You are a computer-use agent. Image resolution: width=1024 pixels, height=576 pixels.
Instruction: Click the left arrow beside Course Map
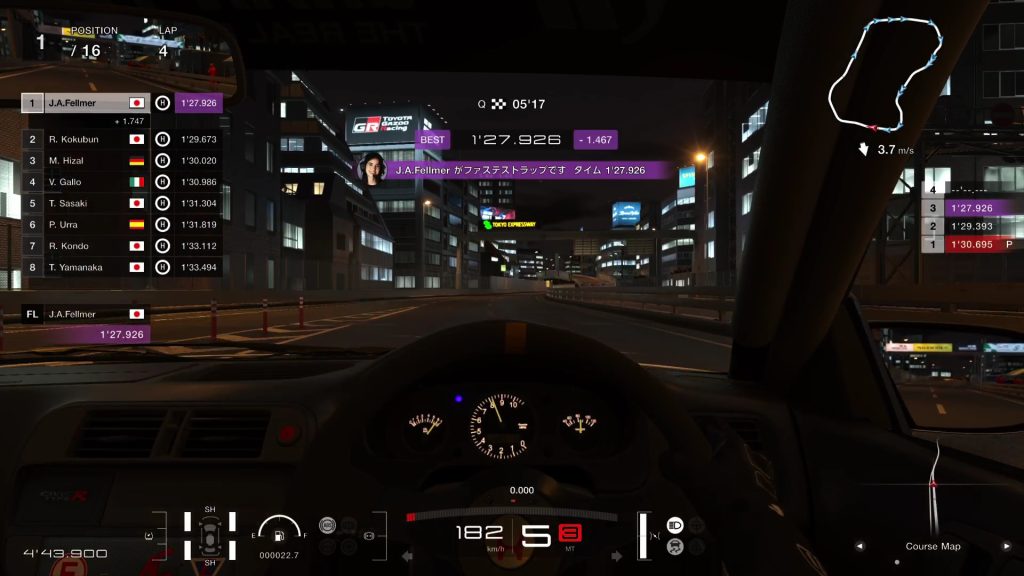859,547
